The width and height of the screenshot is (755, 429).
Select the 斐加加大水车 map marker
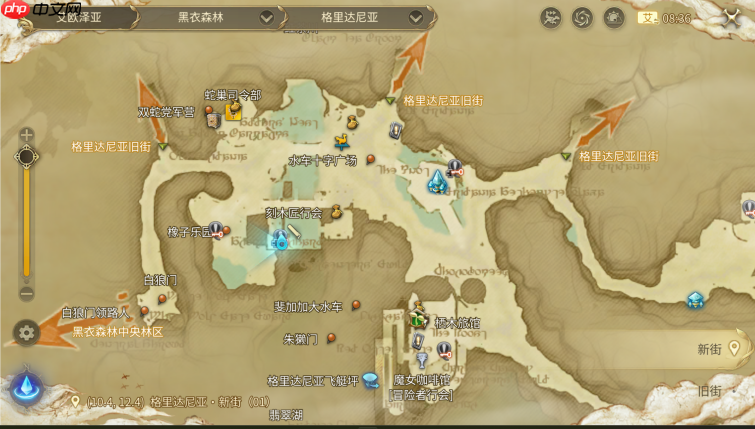coord(356,306)
